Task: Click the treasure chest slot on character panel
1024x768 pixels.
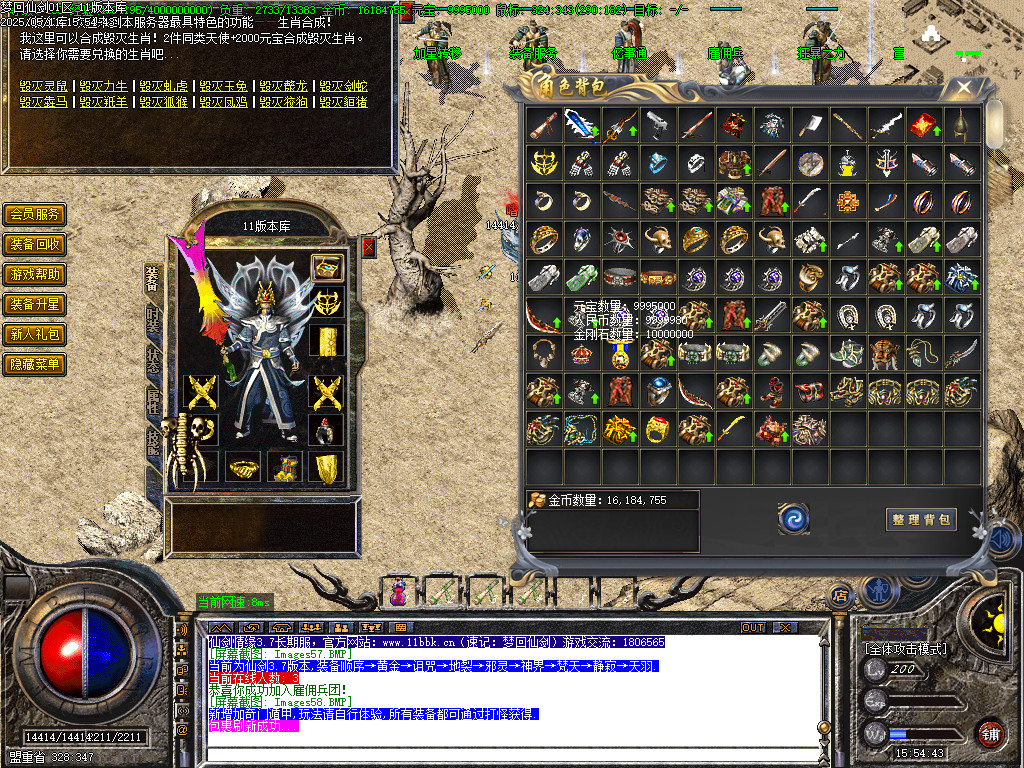Action: click(x=327, y=267)
